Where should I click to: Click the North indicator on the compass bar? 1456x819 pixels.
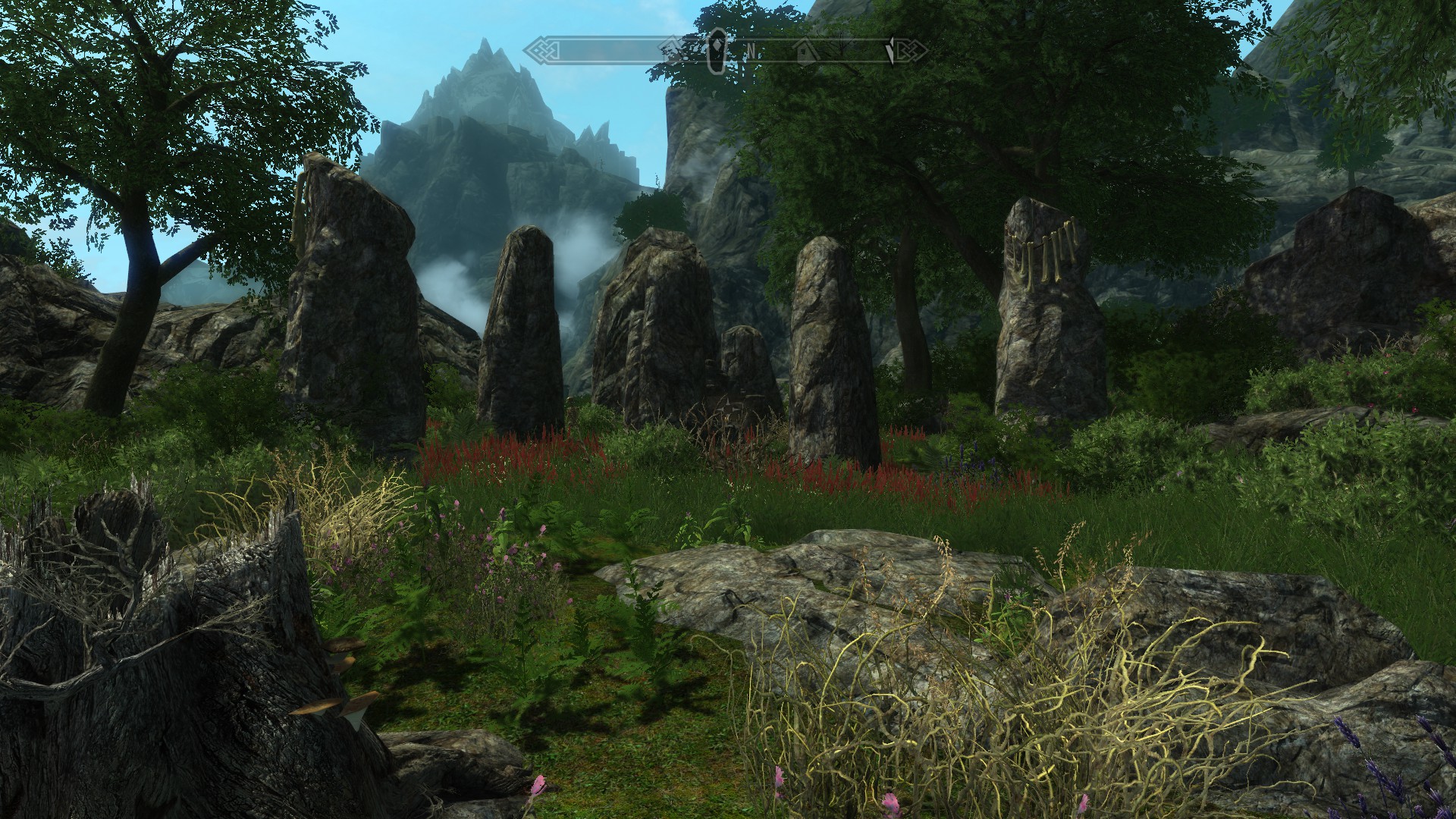click(752, 51)
